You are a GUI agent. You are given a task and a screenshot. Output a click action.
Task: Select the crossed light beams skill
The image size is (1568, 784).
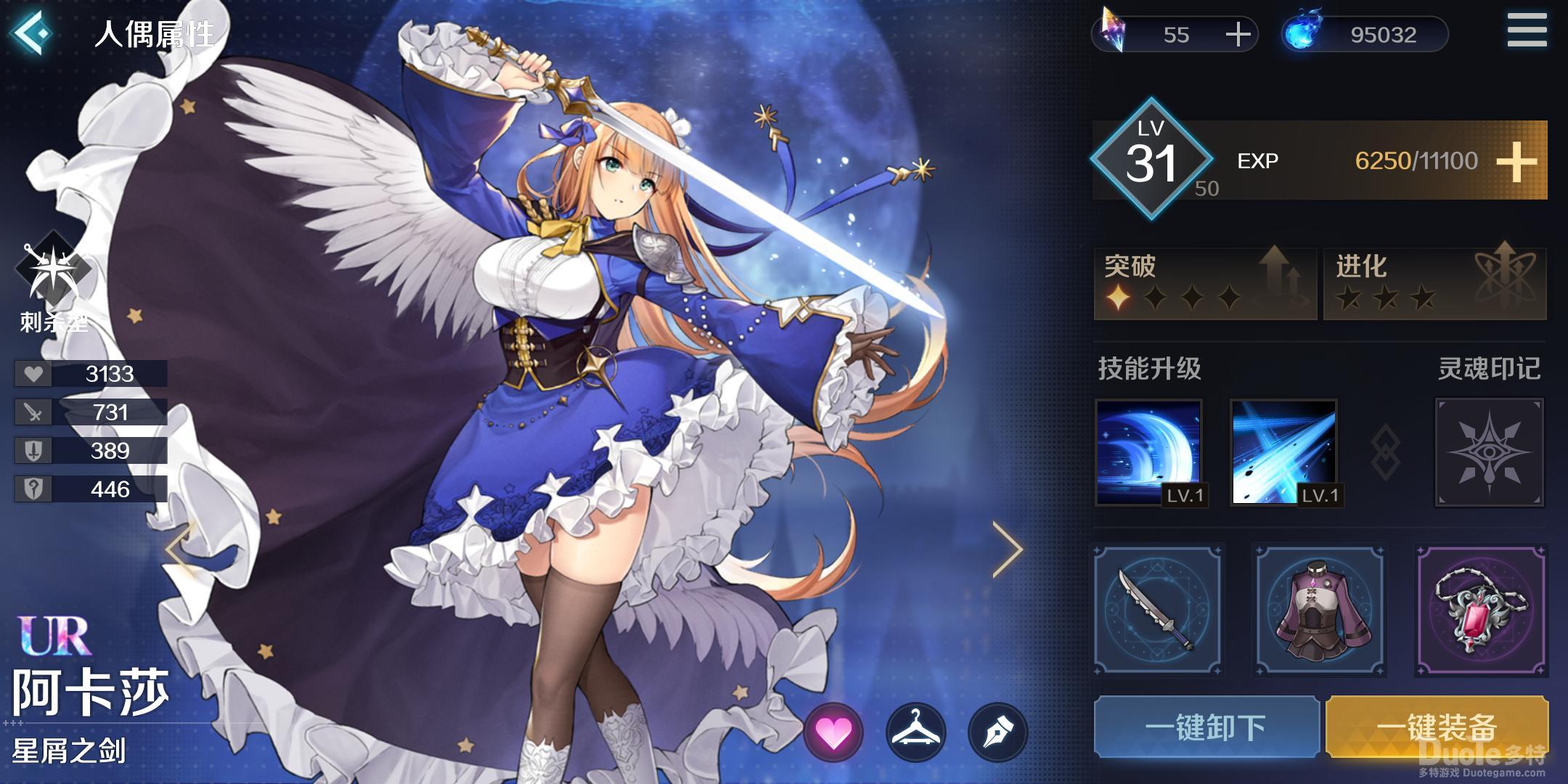click(1283, 452)
